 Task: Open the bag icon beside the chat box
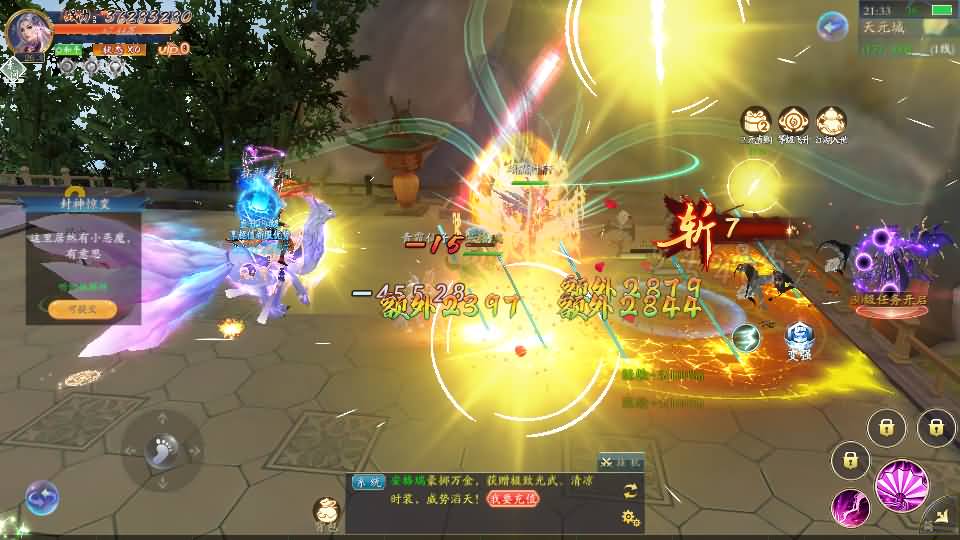pos(326,510)
